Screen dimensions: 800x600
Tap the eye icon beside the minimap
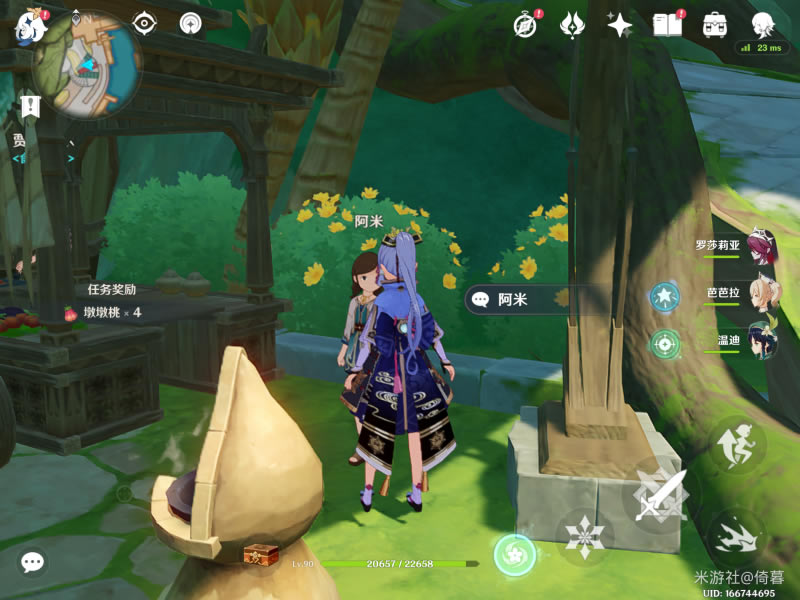(x=146, y=23)
